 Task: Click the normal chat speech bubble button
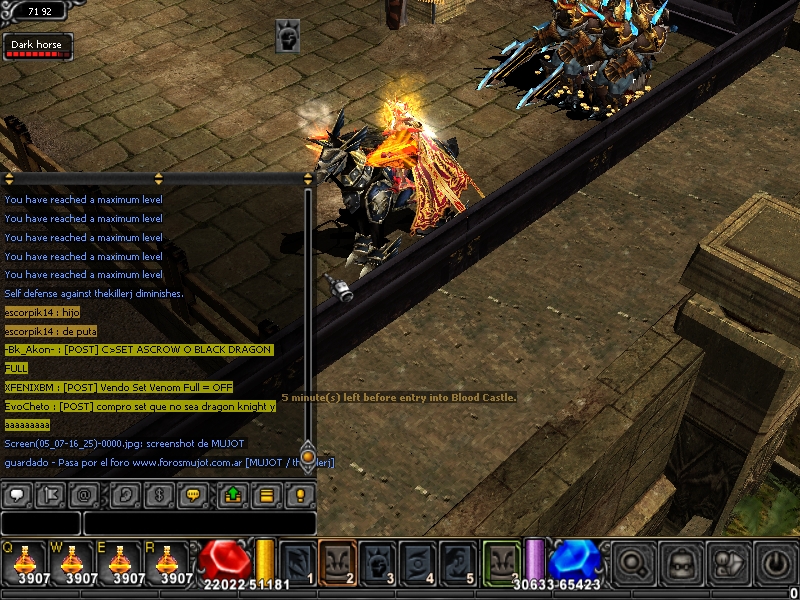(x=17, y=494)
